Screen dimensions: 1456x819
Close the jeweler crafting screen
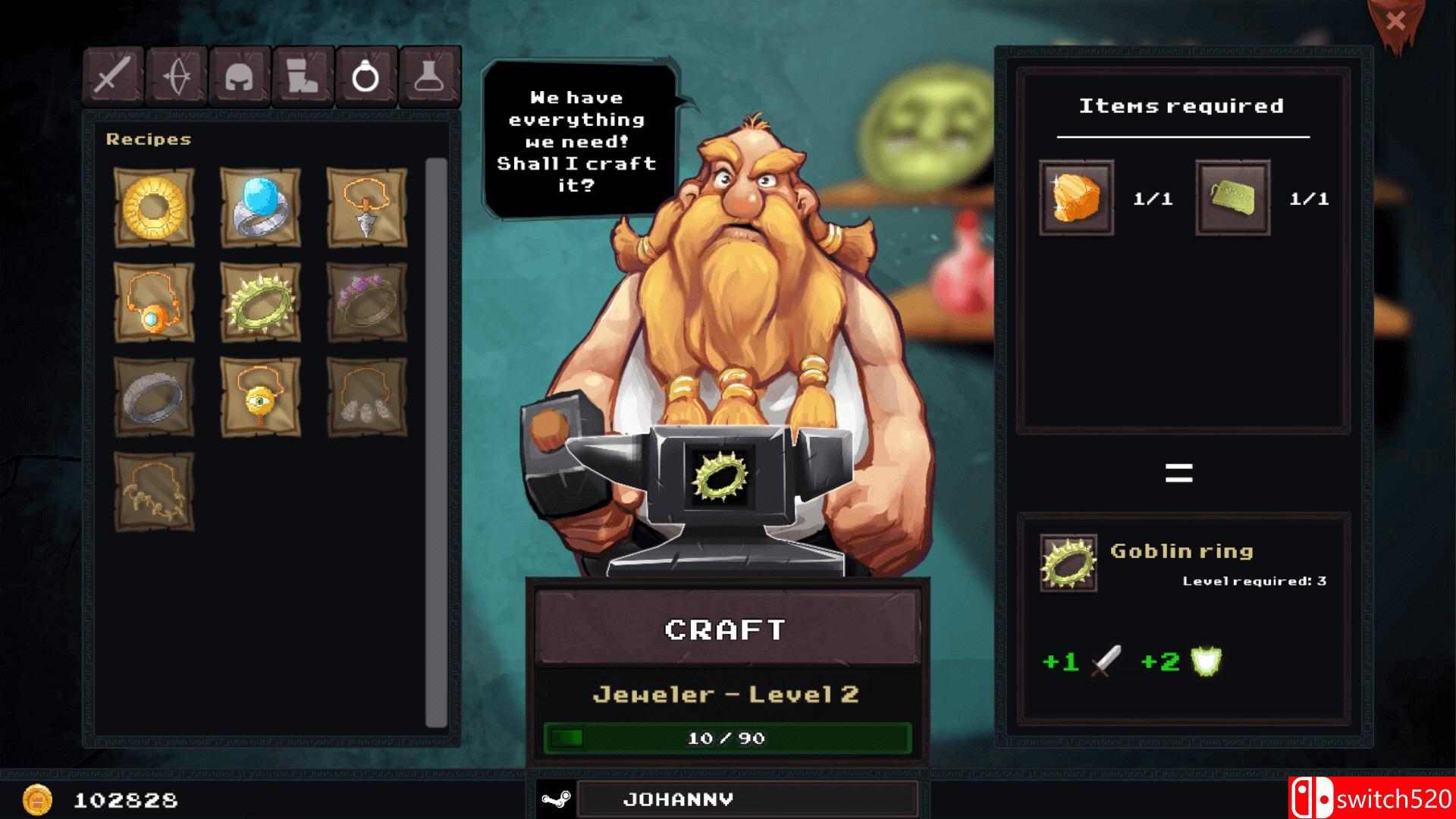[1395, 23]
